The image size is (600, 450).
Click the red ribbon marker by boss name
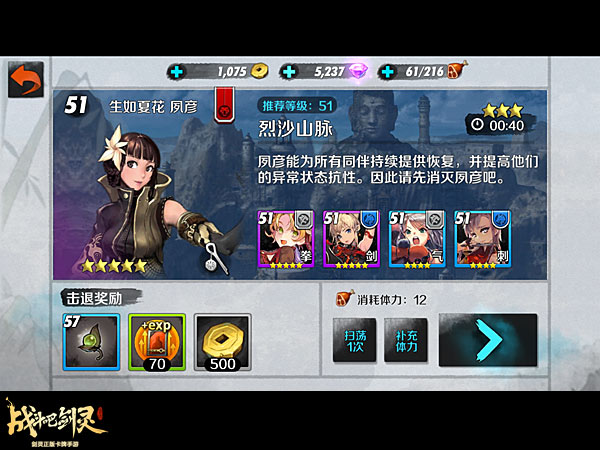pos(225,101)
